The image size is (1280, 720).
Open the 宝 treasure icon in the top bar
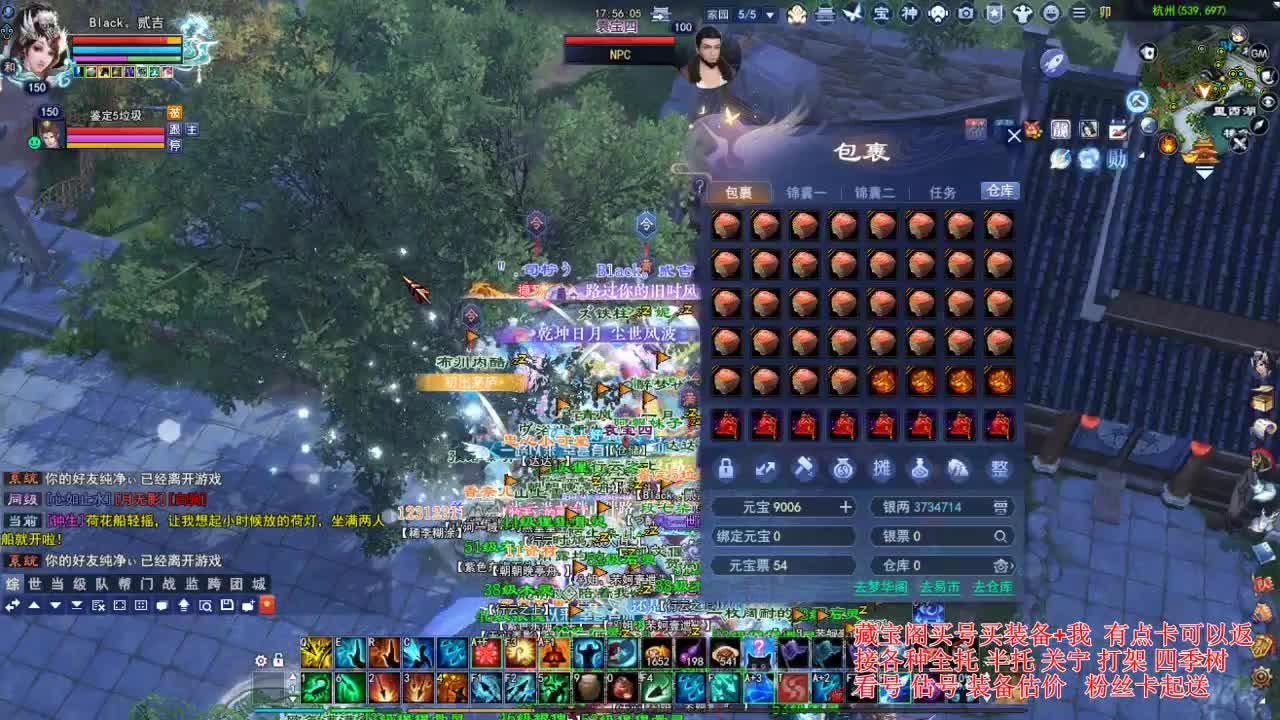(883, 13)
